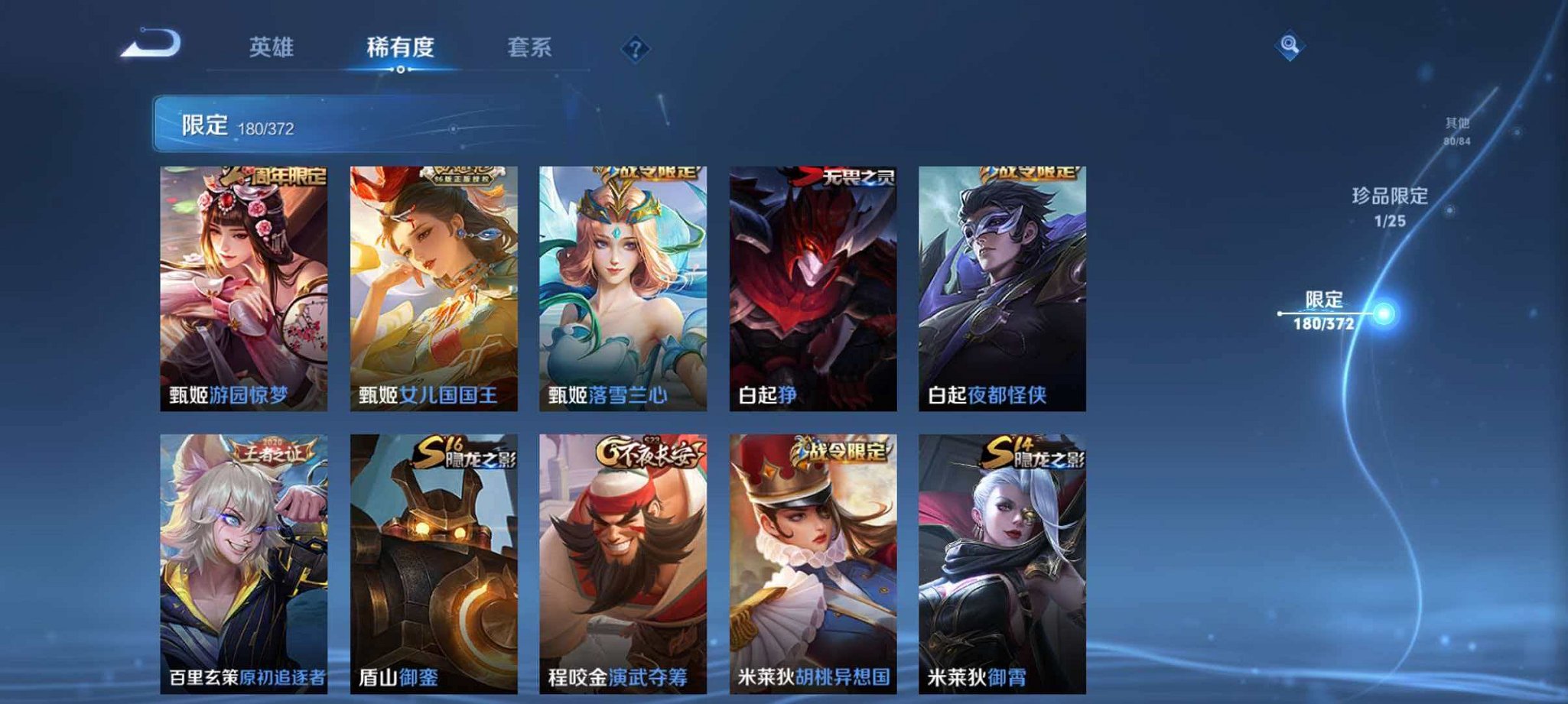The height and width of the screenshot is (704, 1568).
Task: Click the 程咬金演武夺筹 skin label
Action: [621, 677]
